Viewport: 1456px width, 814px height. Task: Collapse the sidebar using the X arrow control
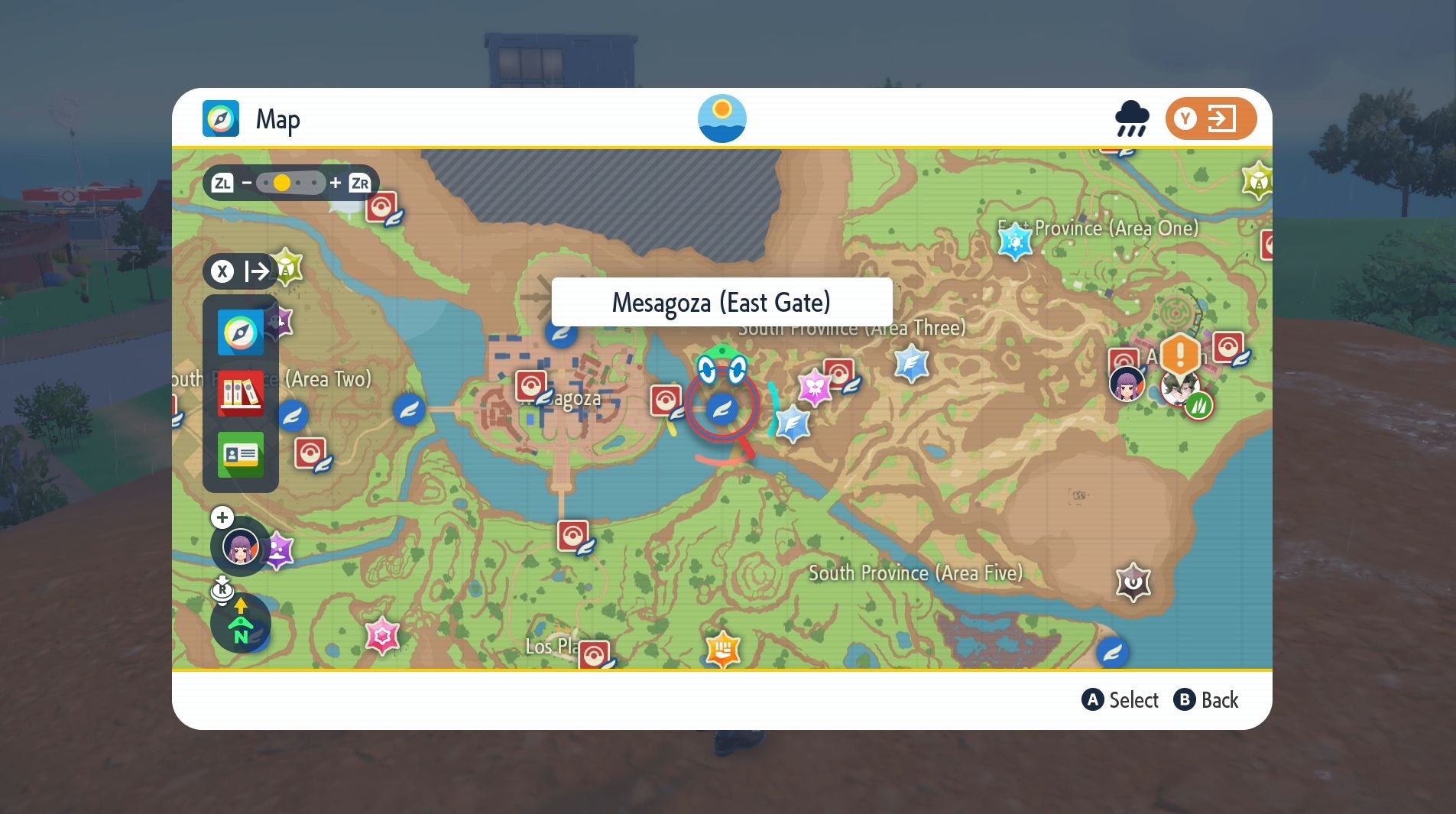(243, 271)
